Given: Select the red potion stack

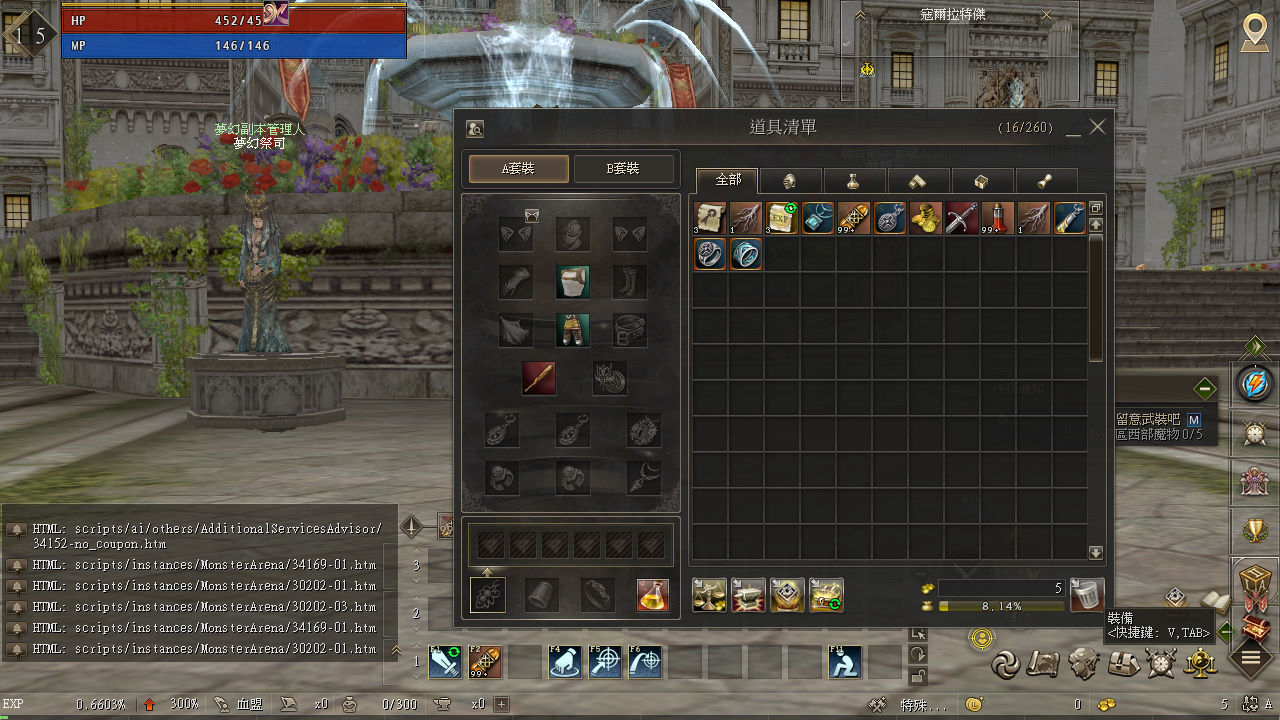Looking at the screenshot, I should pyautogui.click(x=997, y=218).
